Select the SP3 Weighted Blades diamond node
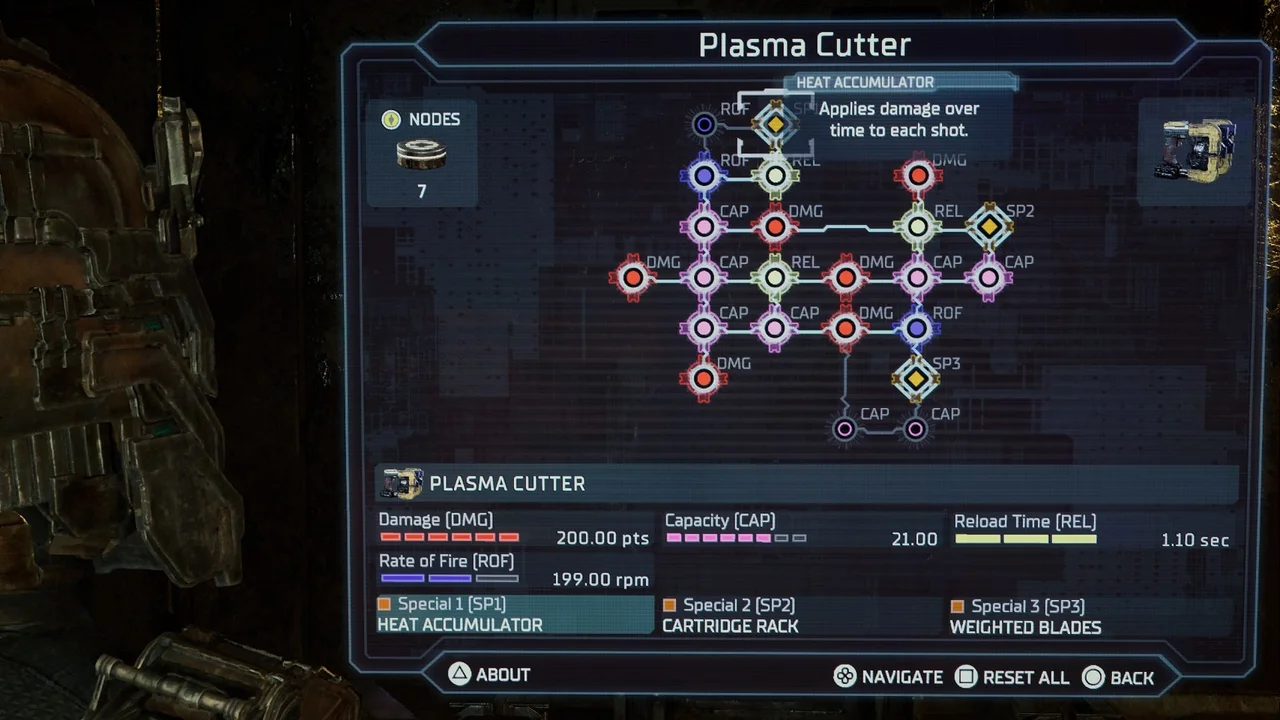The width and height of the screenshot is (1280, 720). (x=916, y=379)
